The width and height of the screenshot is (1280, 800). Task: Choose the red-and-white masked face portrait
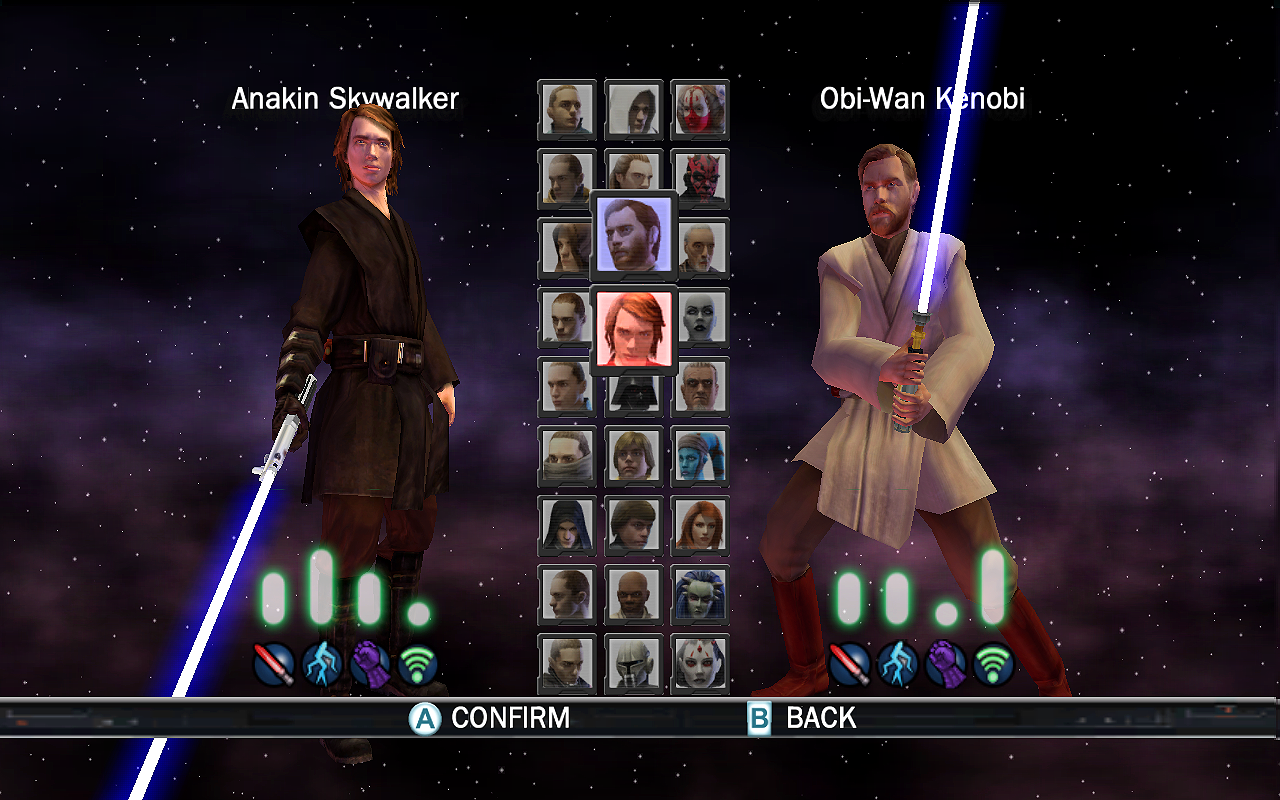(x=700, y=109)
